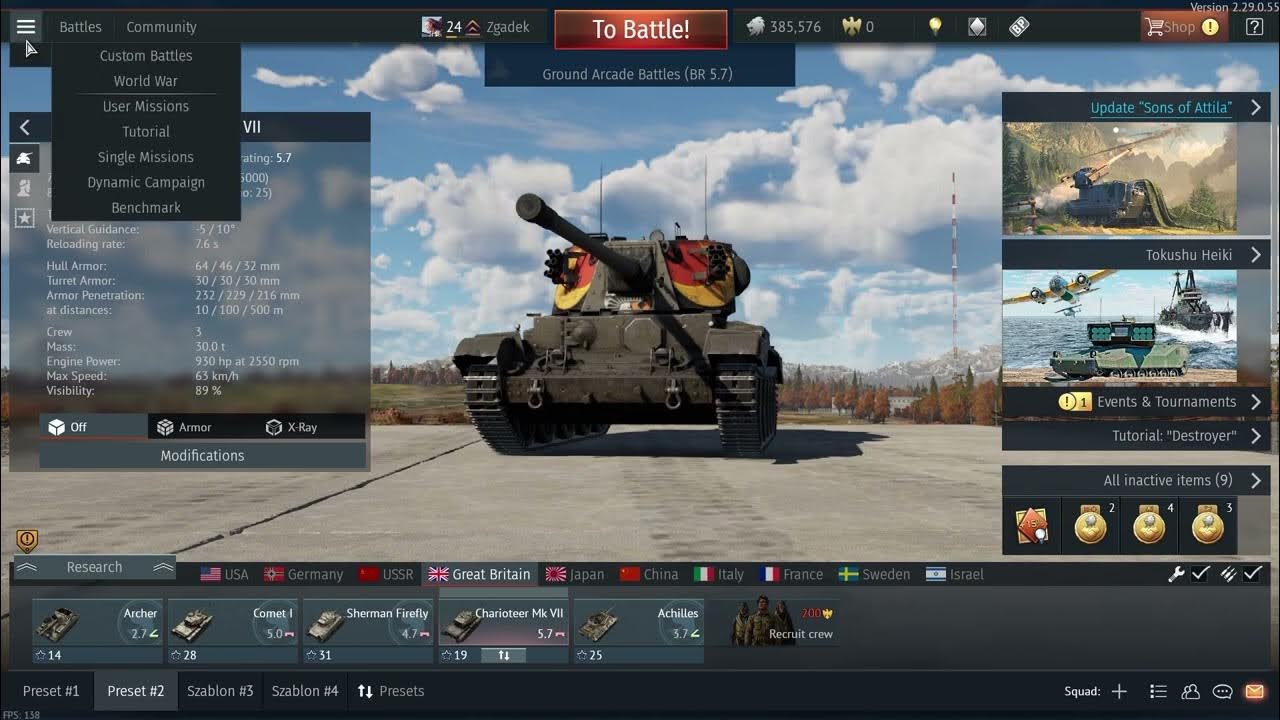Click the hamburger menu icon top left
This screenshot has height=720, width=1280.
click(26, 26)
